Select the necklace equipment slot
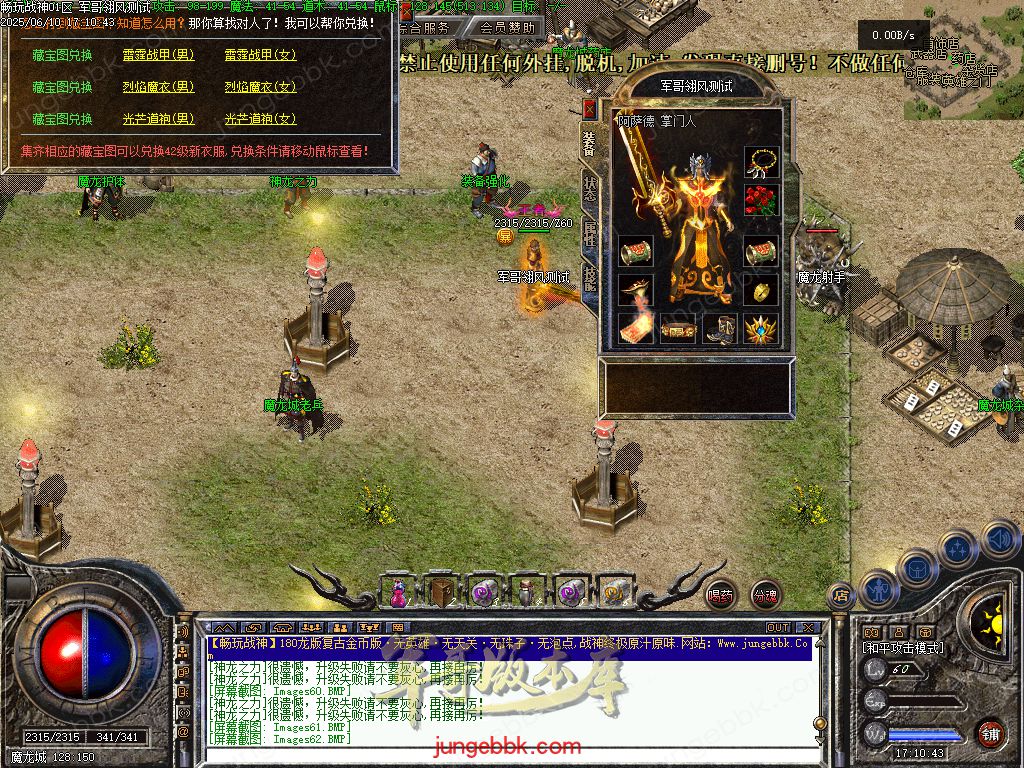 [x=761, y=161]
